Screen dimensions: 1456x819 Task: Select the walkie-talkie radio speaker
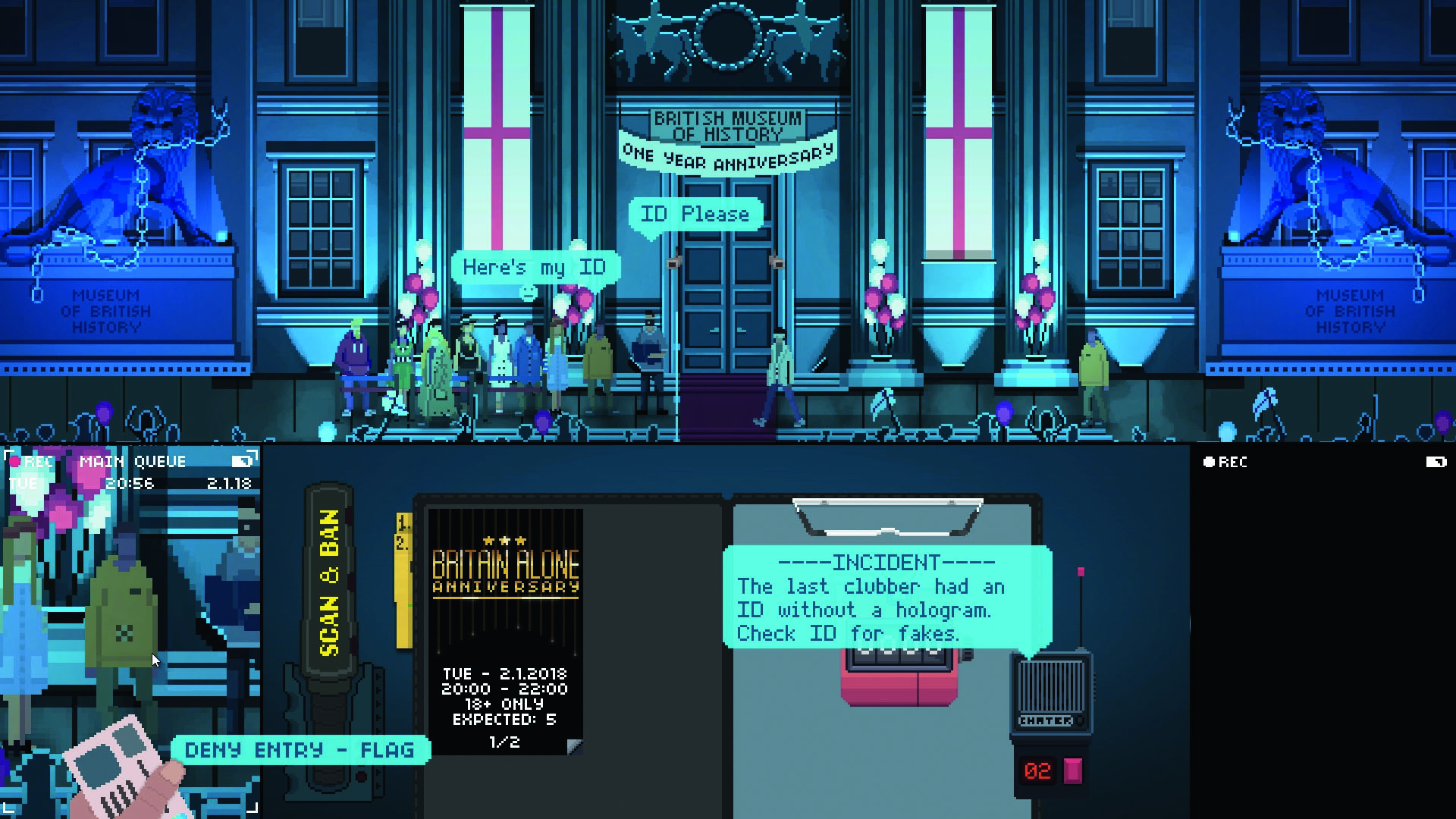[1050, 685]
